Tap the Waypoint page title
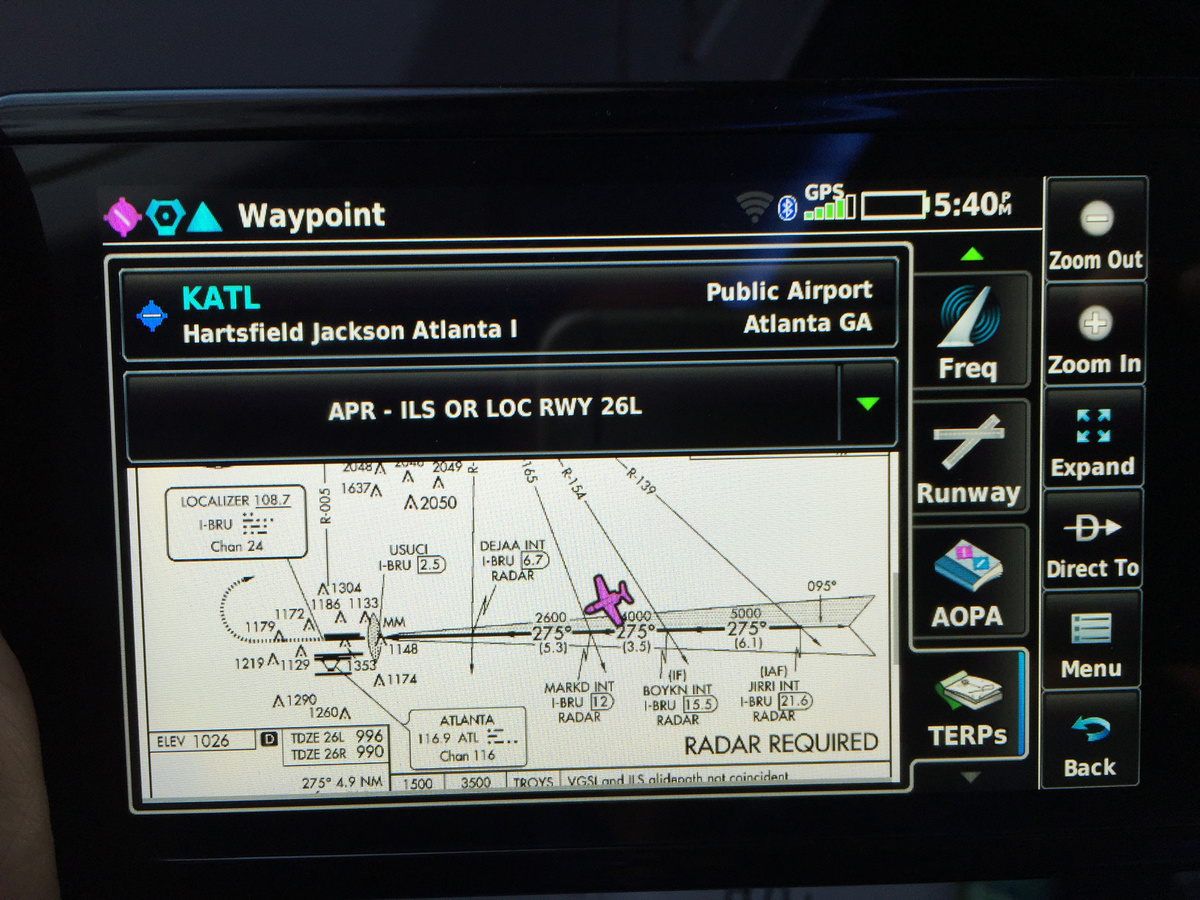 coord(311,216)
